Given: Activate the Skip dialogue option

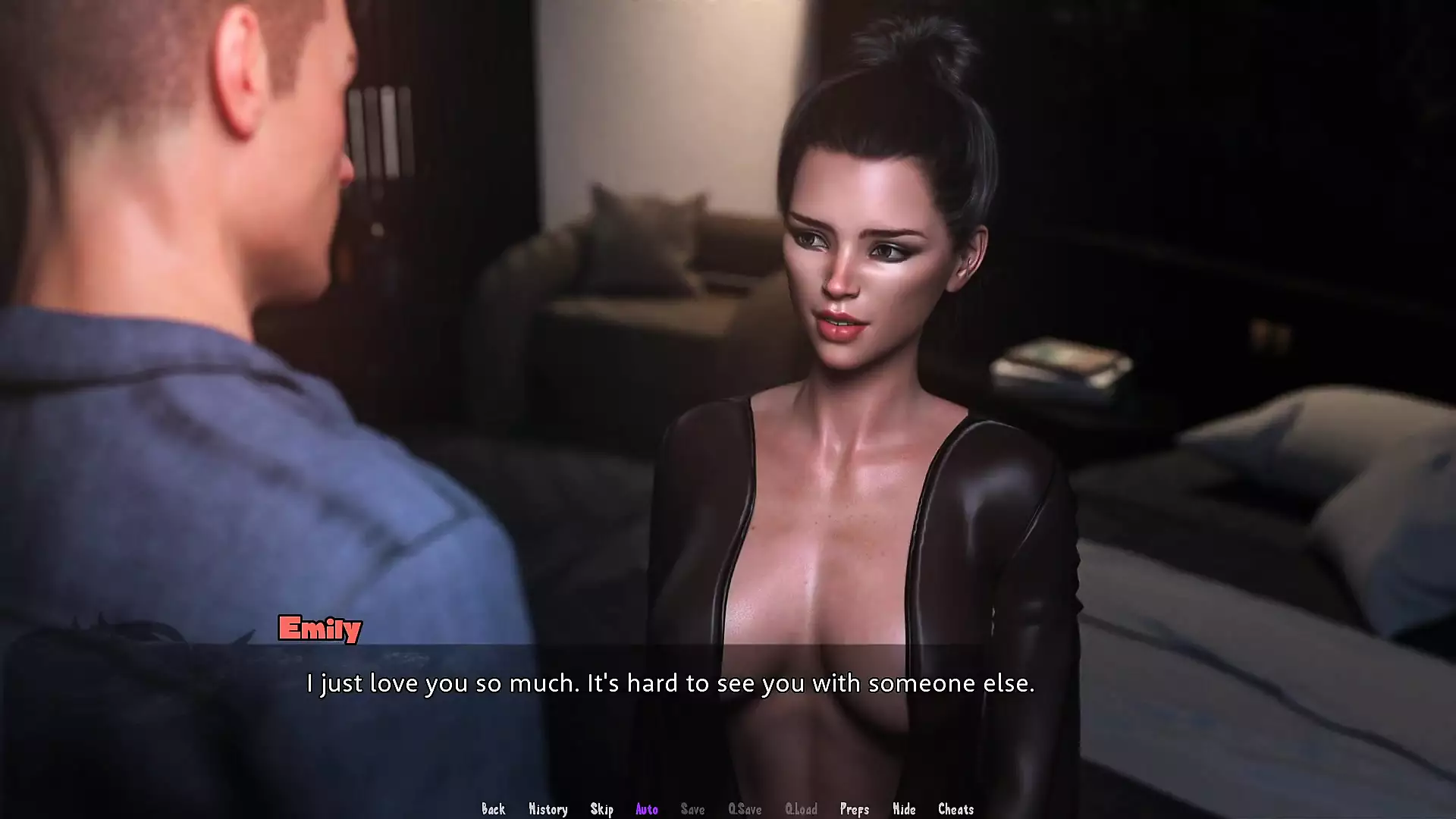Looking at the screenshot, I should tap(601, 809).
